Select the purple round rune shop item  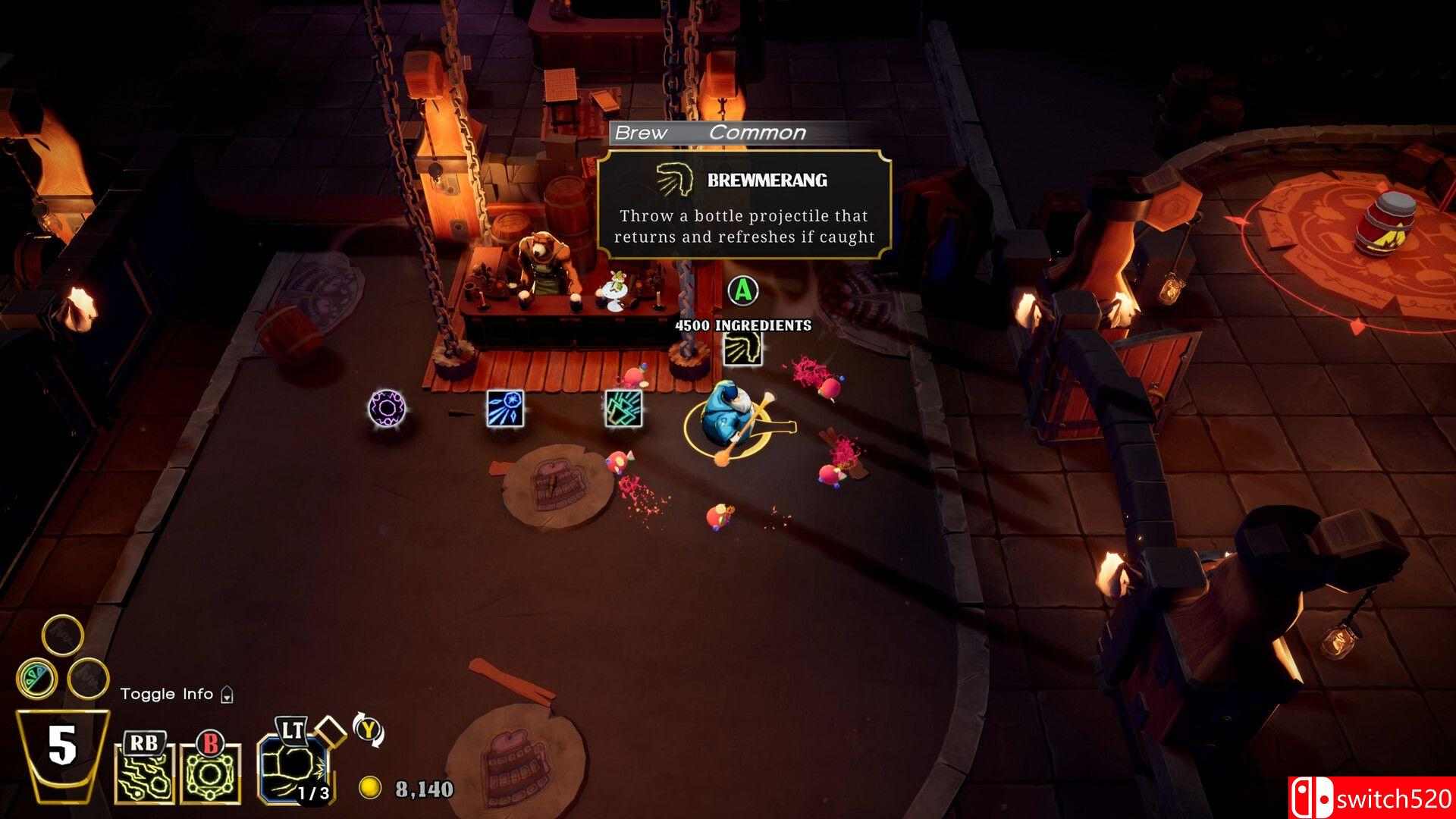(388, 408)
